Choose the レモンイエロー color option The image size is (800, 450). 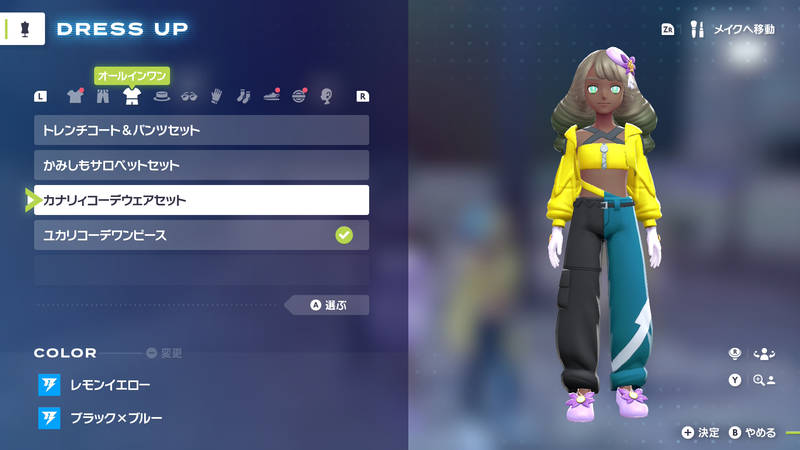[110, 385]
